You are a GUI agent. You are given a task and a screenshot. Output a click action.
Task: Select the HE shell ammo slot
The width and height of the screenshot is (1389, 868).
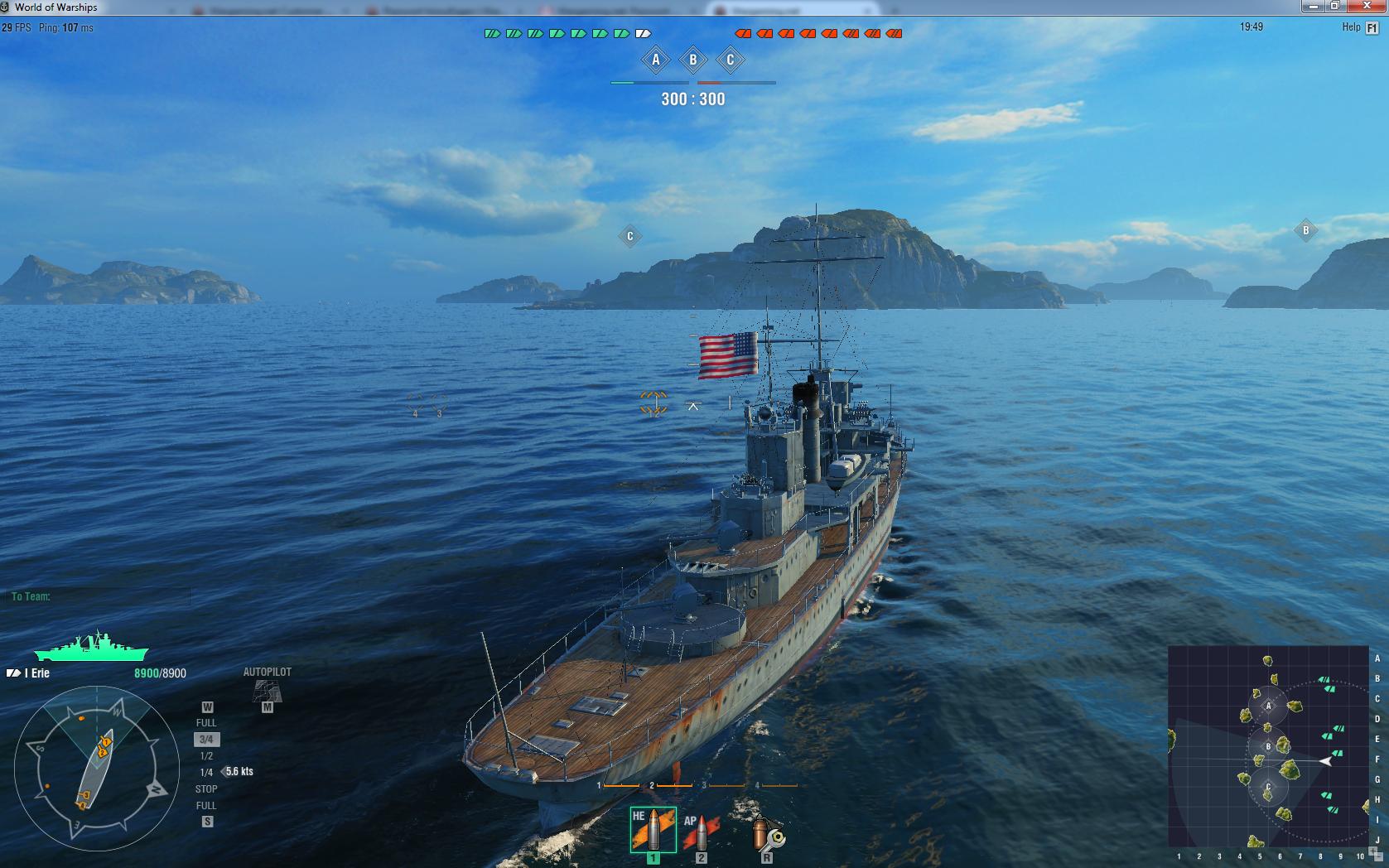pyautogui.click(x=653, y=829)
